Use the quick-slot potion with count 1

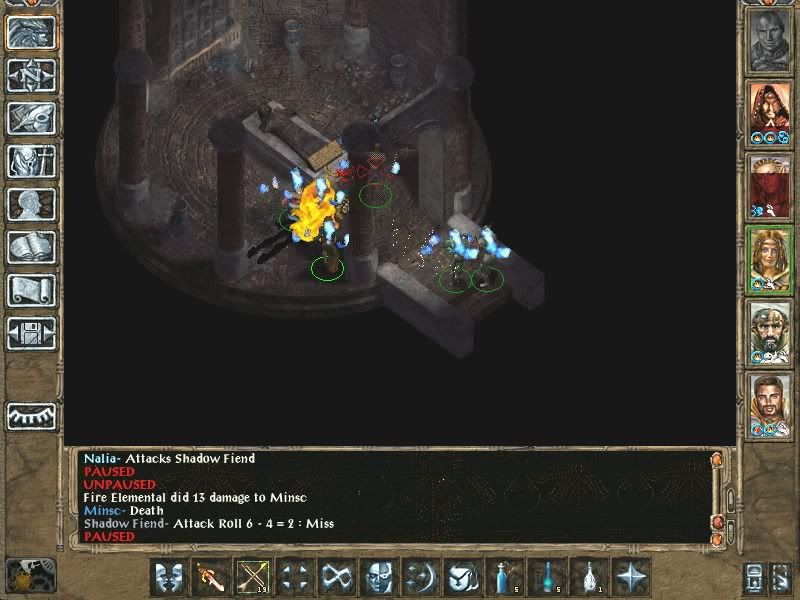[589, 578]
